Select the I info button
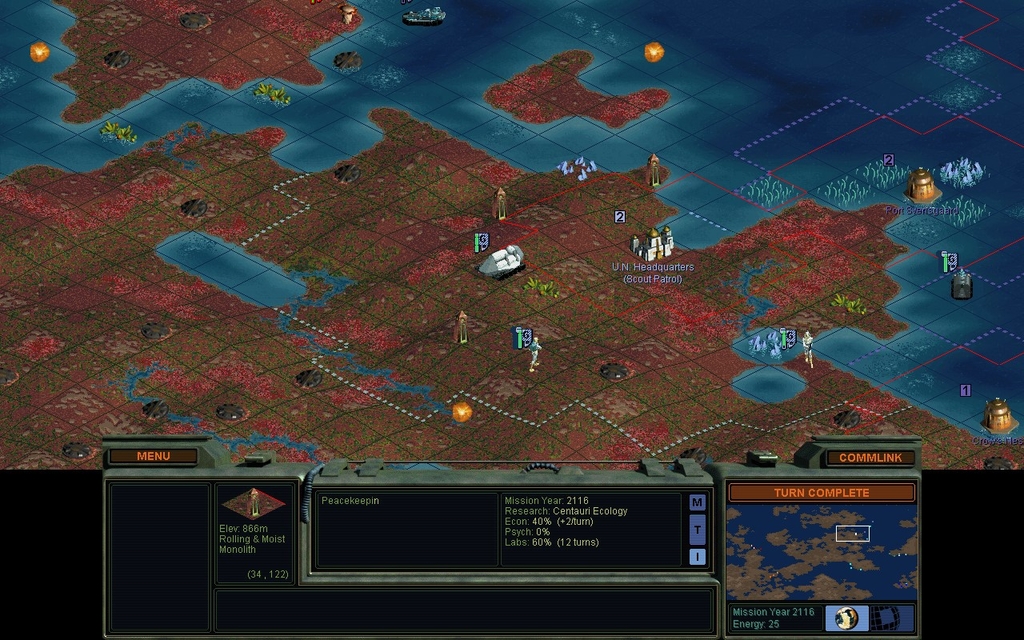1024x640 pixels. tap(697, 556)
